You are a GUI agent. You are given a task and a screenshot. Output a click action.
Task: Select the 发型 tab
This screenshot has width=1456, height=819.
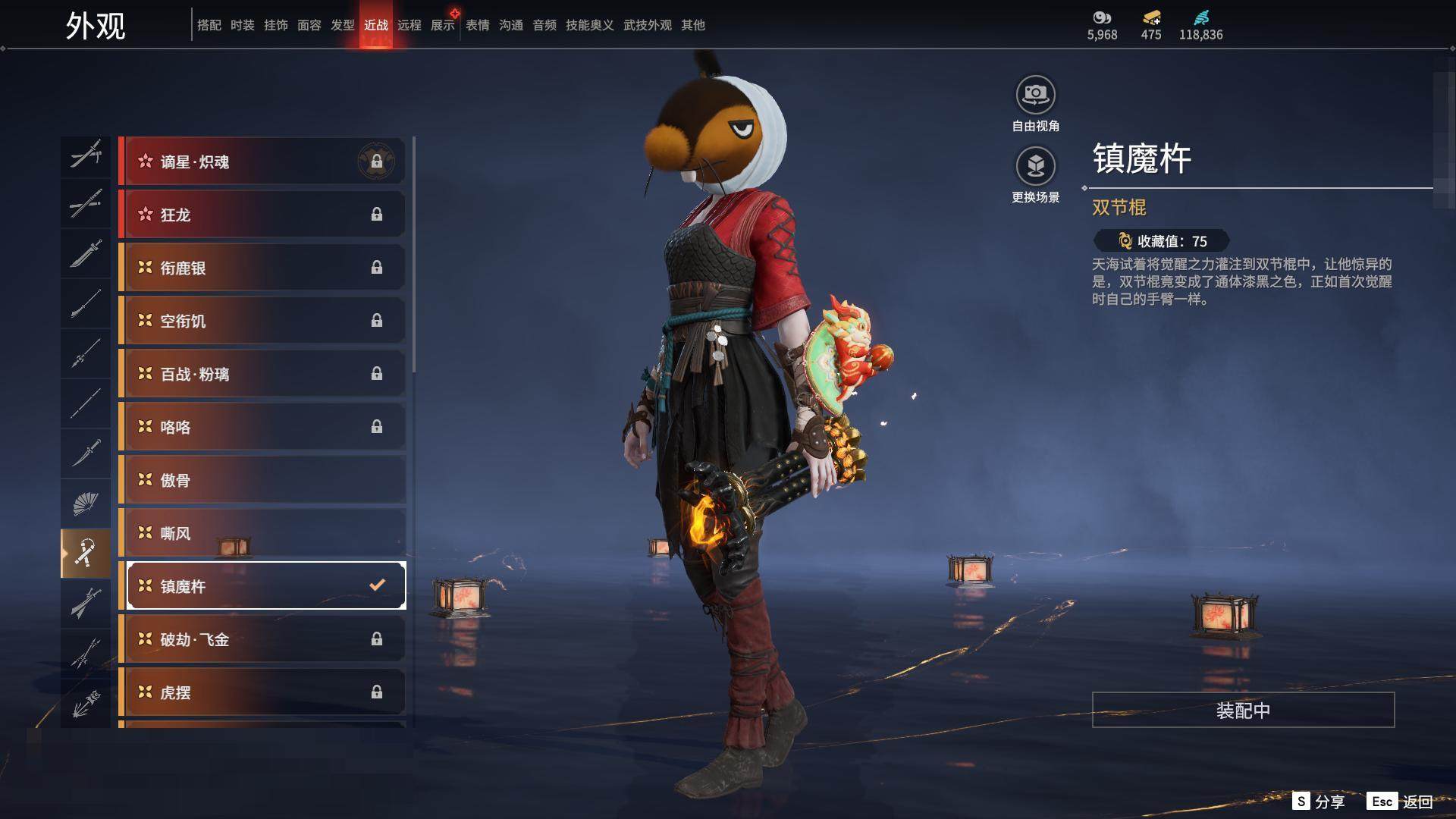[x=342, y=25]
